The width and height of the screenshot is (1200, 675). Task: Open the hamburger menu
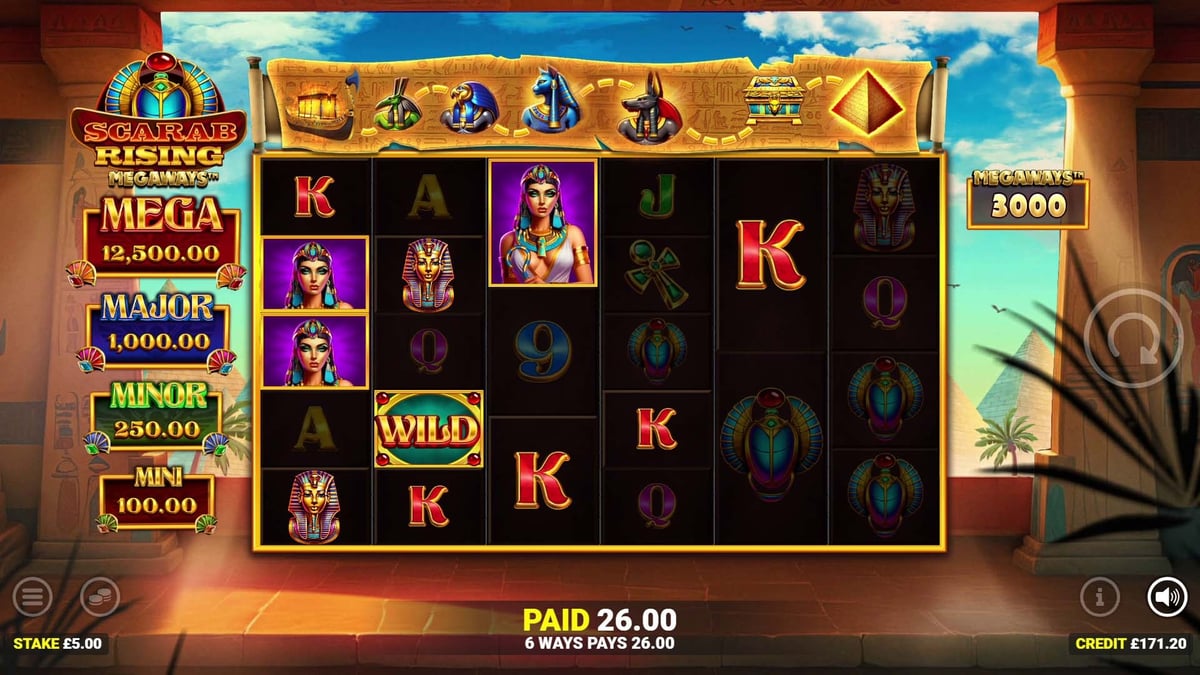click(x=32, y=598)
